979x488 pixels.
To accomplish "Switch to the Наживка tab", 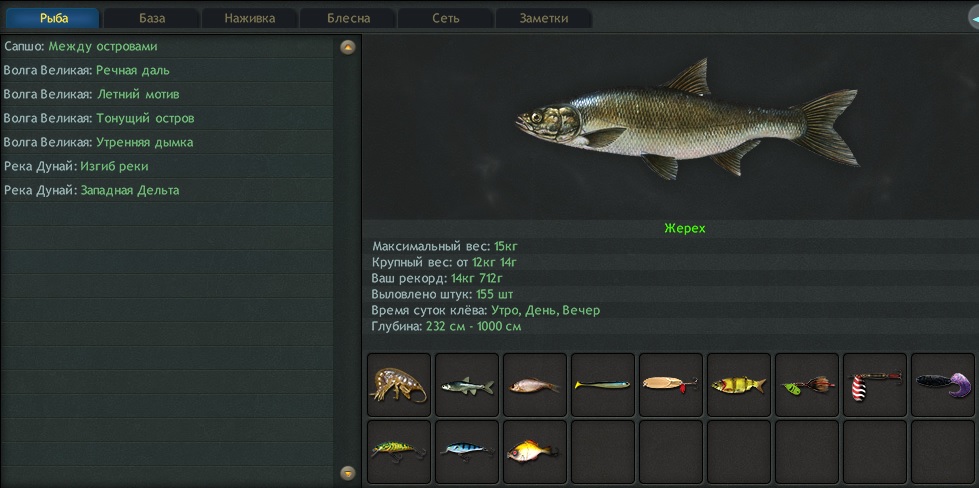I will pyautogui.click(x=250, y=18).
